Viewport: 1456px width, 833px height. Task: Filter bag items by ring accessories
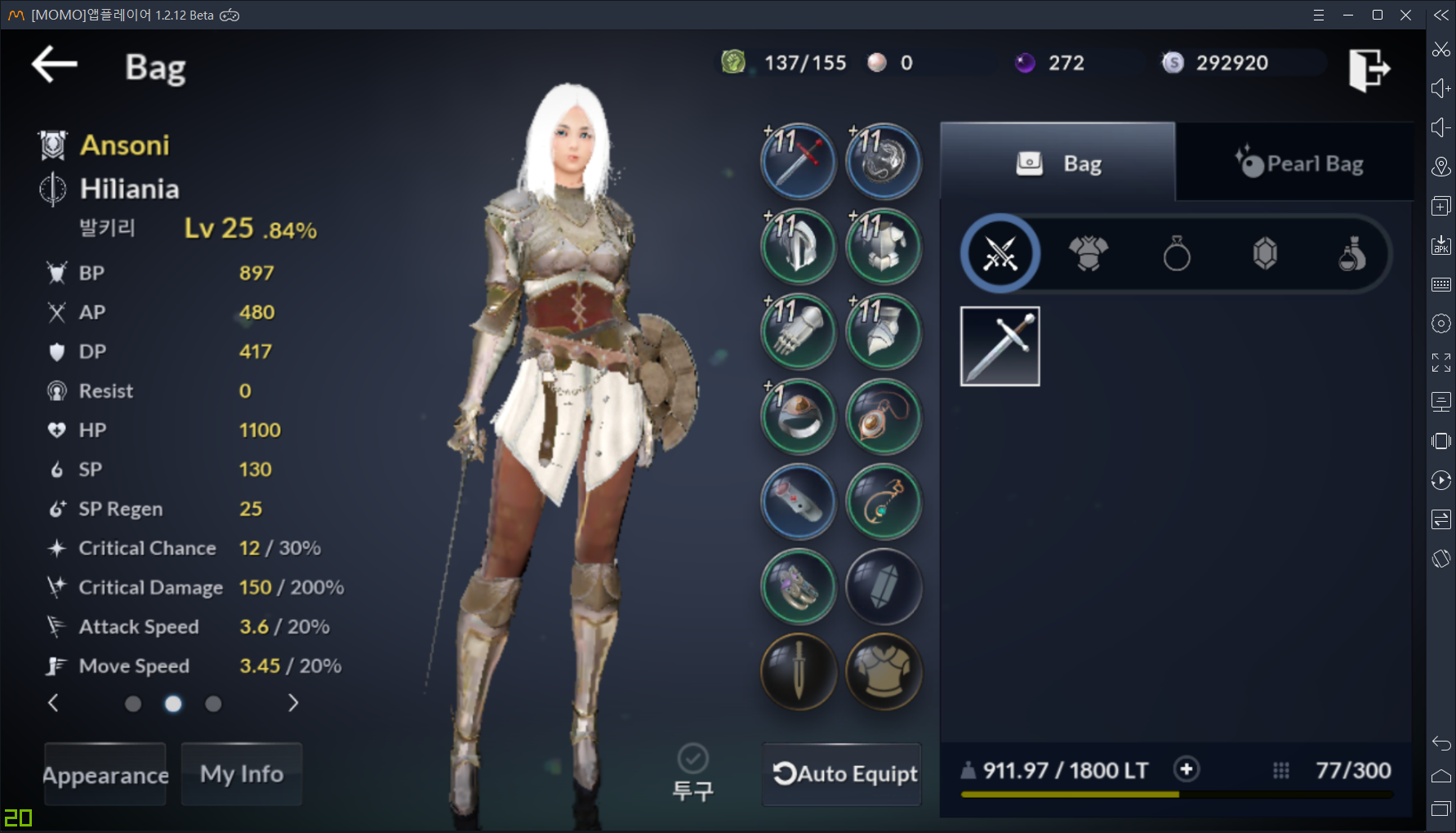pyautogui.click(x=1177, y=254)
